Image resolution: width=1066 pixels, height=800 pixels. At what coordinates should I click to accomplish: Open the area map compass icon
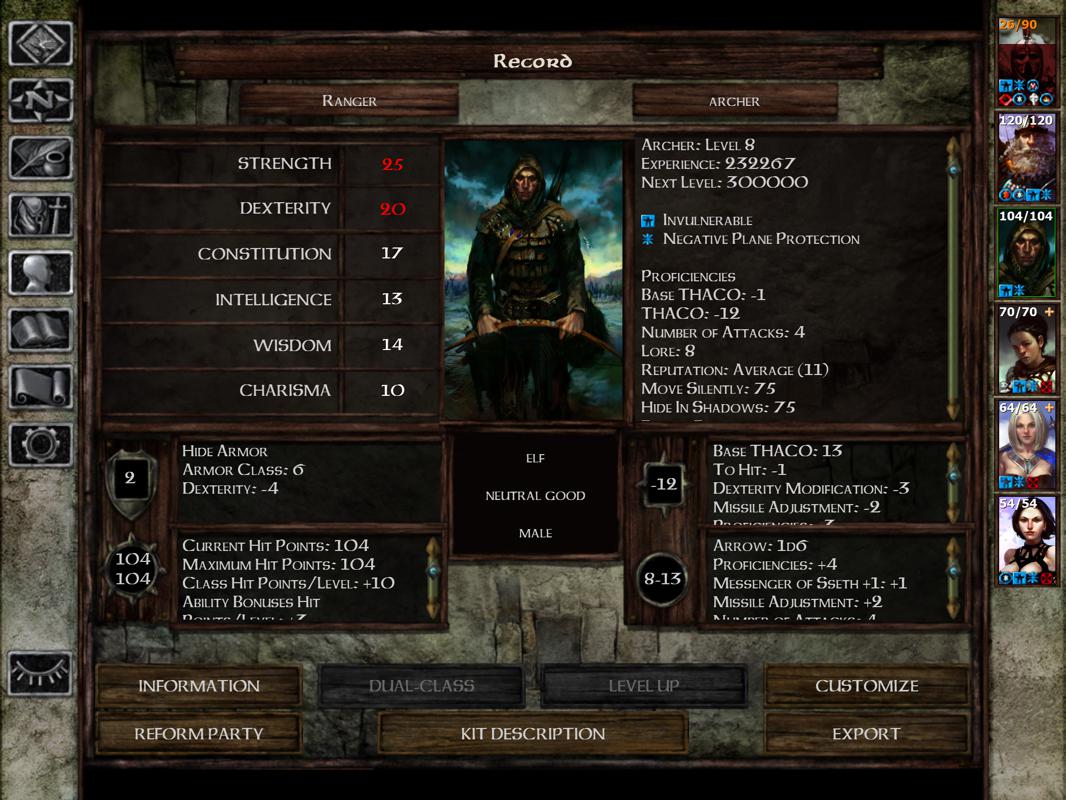(41, 100)
